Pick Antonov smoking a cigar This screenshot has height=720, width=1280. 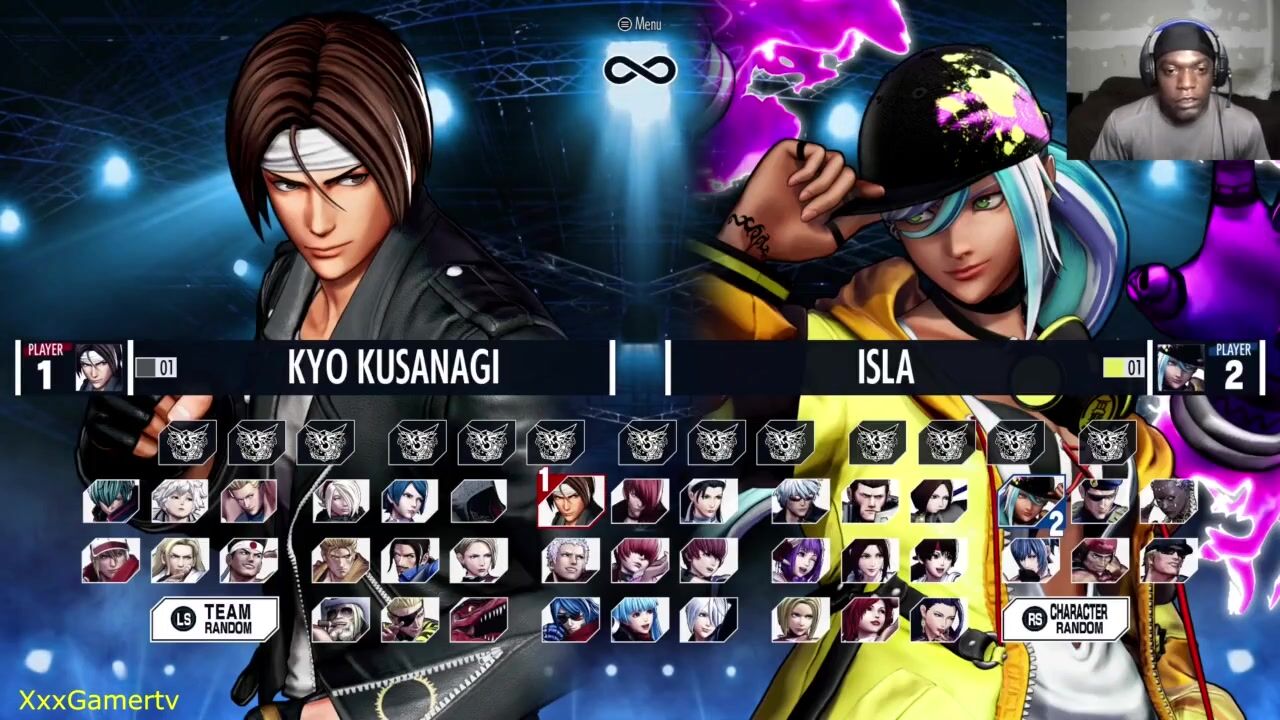click(x=340, y=620)
